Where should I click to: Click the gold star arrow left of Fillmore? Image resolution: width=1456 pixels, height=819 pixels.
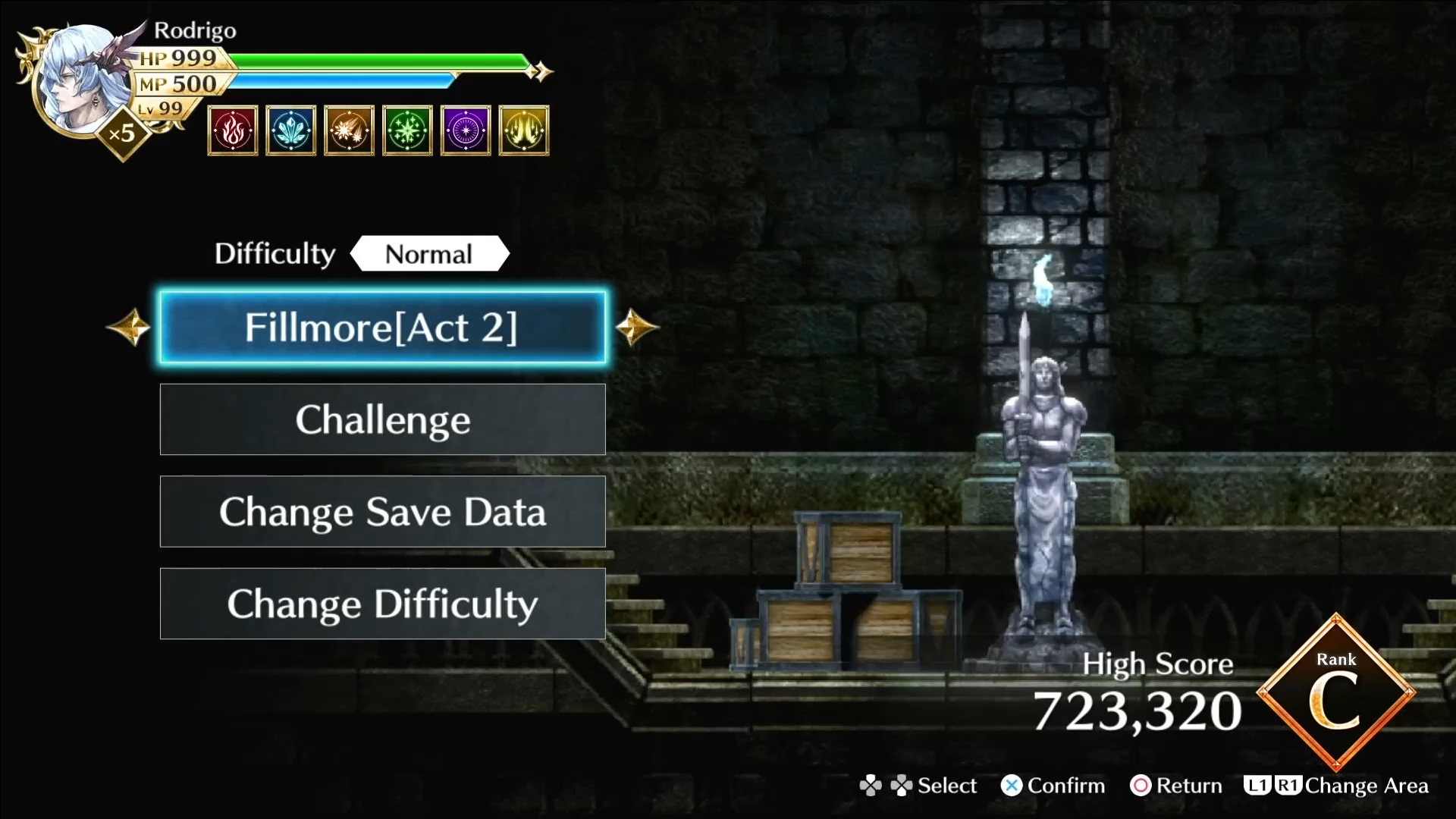129,328
